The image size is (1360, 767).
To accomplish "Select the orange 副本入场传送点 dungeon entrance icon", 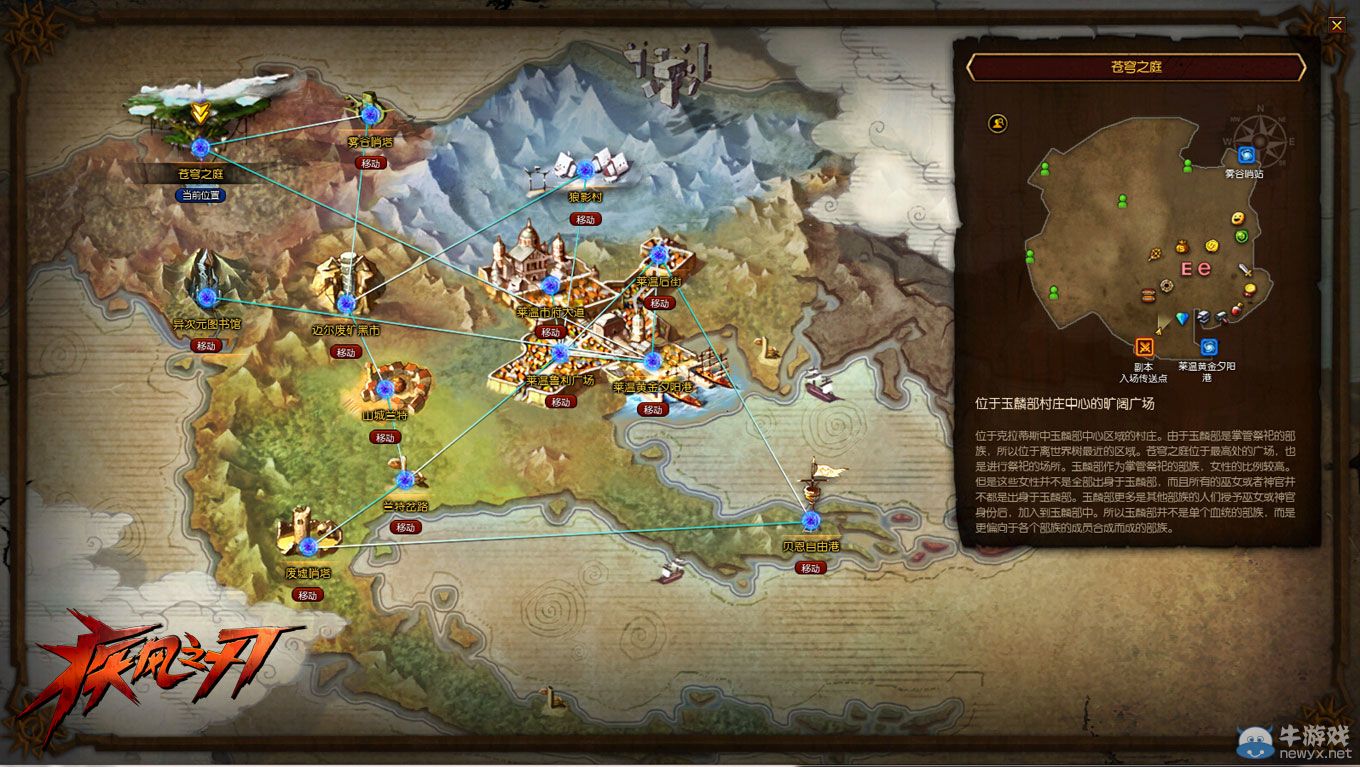I will (1144, 346).
